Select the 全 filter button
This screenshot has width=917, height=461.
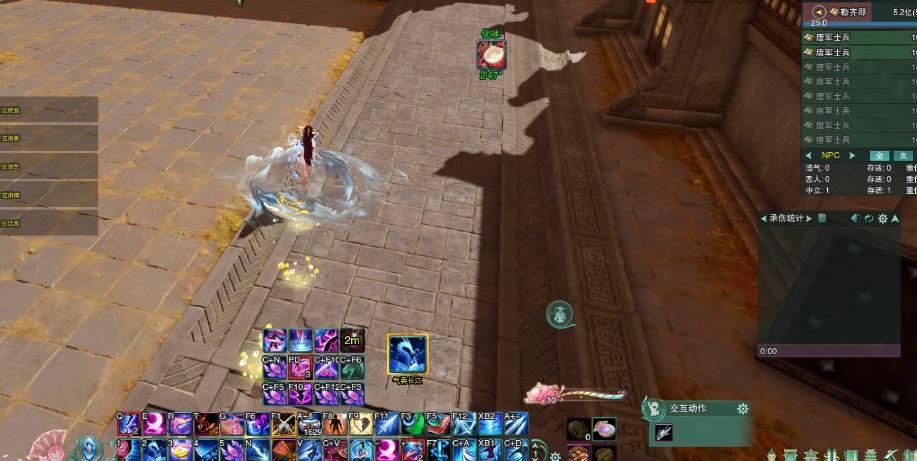click(x=879, y=156)
